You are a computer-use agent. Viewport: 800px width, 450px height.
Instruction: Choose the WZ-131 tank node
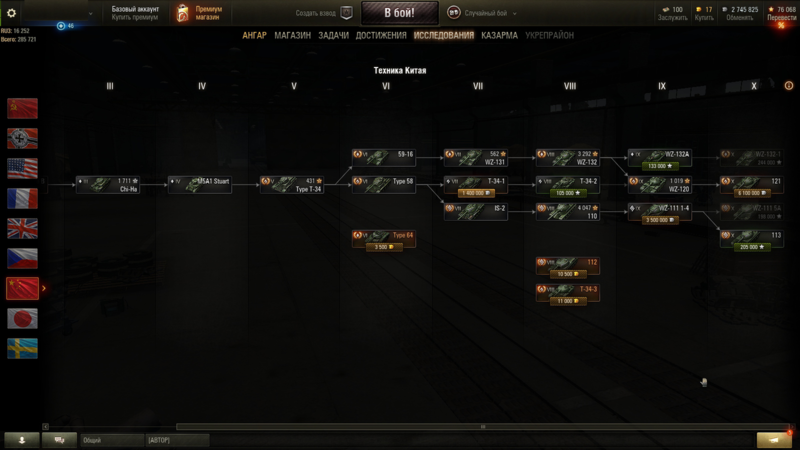click(x=476, y=158)
